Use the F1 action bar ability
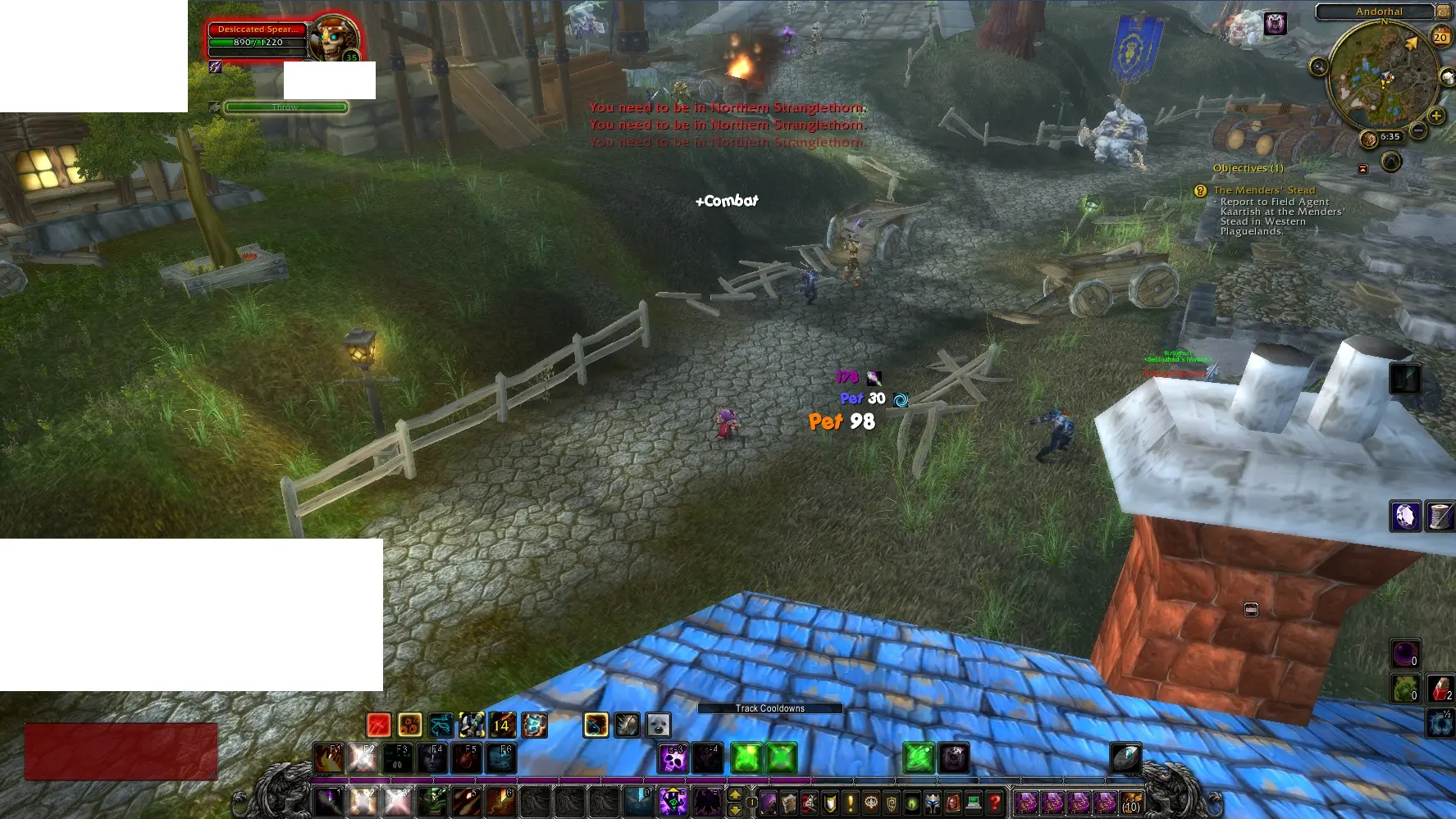 [329, 759]
